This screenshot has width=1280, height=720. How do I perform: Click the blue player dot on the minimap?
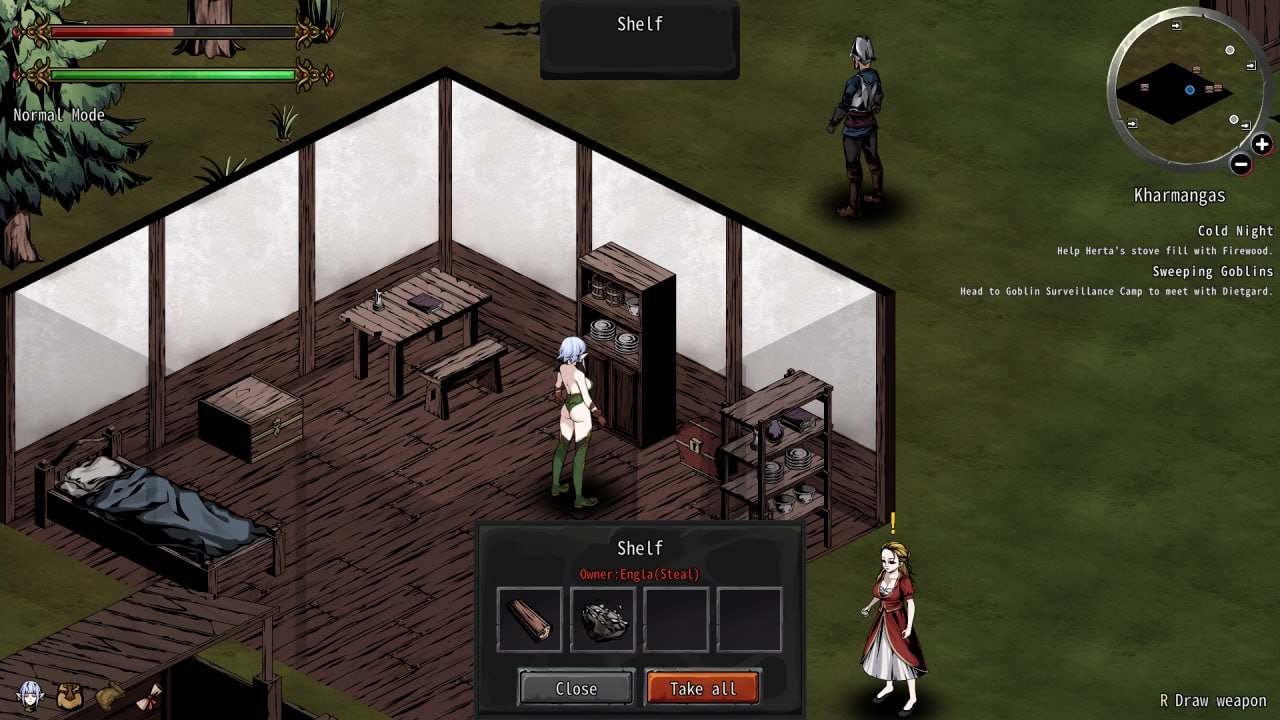tap(1189, 89)
